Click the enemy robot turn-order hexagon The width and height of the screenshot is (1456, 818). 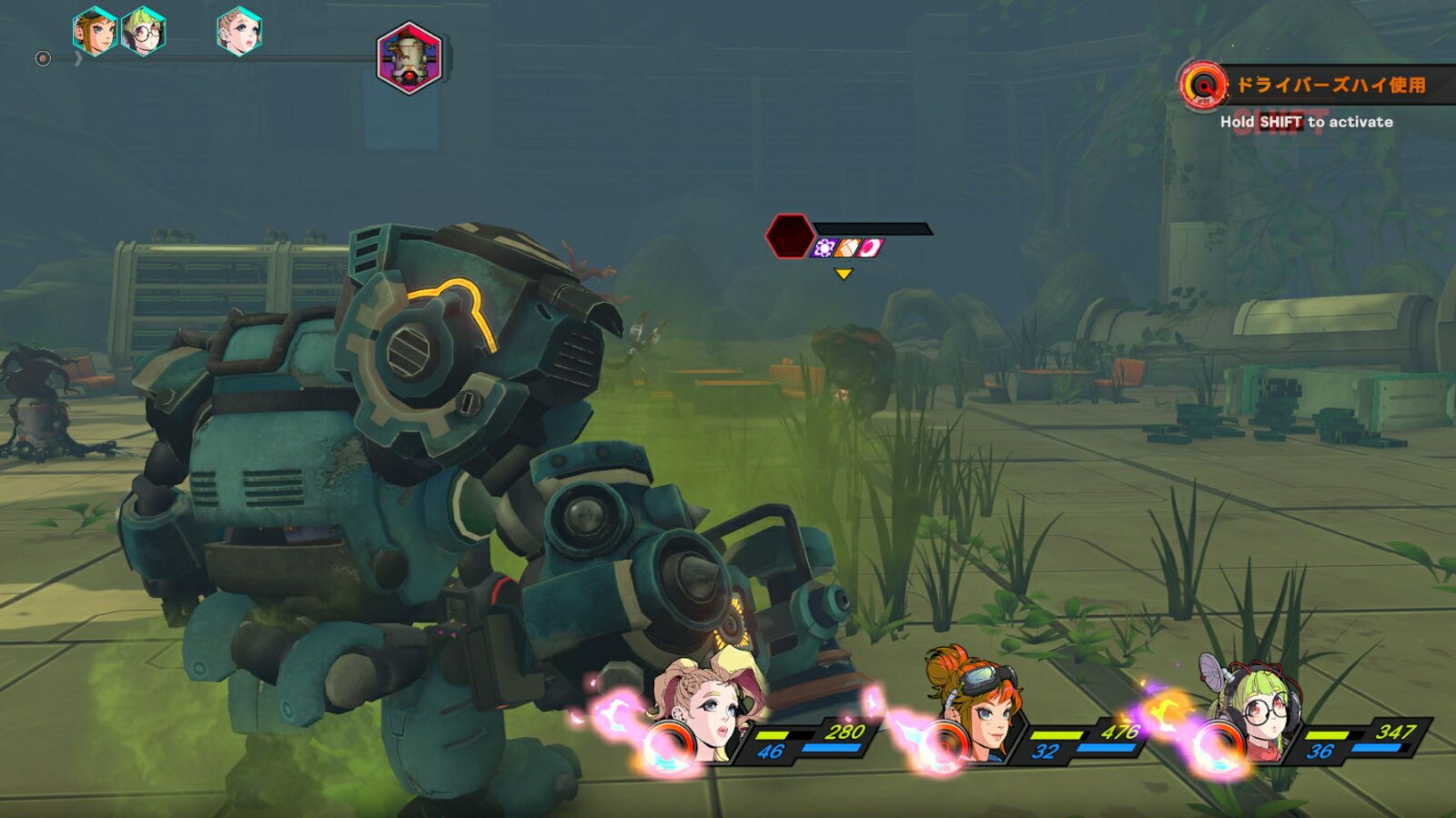point(409,58)
